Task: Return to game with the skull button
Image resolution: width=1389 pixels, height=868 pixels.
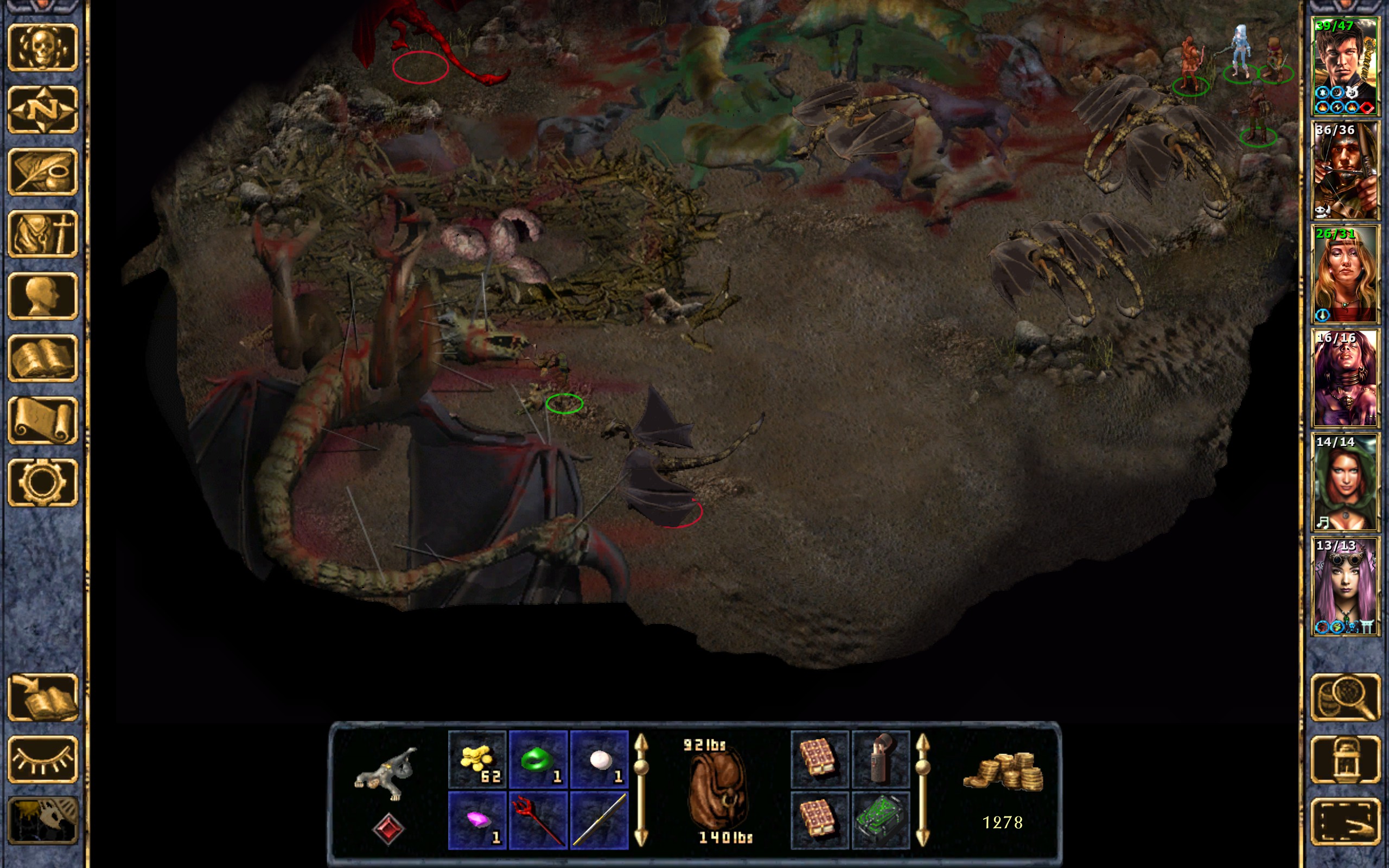Action: click(42, 48)
